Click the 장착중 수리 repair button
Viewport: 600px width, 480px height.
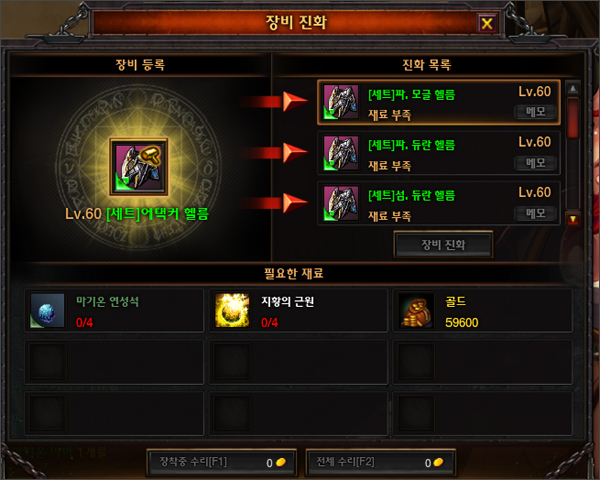click(217, 462)
